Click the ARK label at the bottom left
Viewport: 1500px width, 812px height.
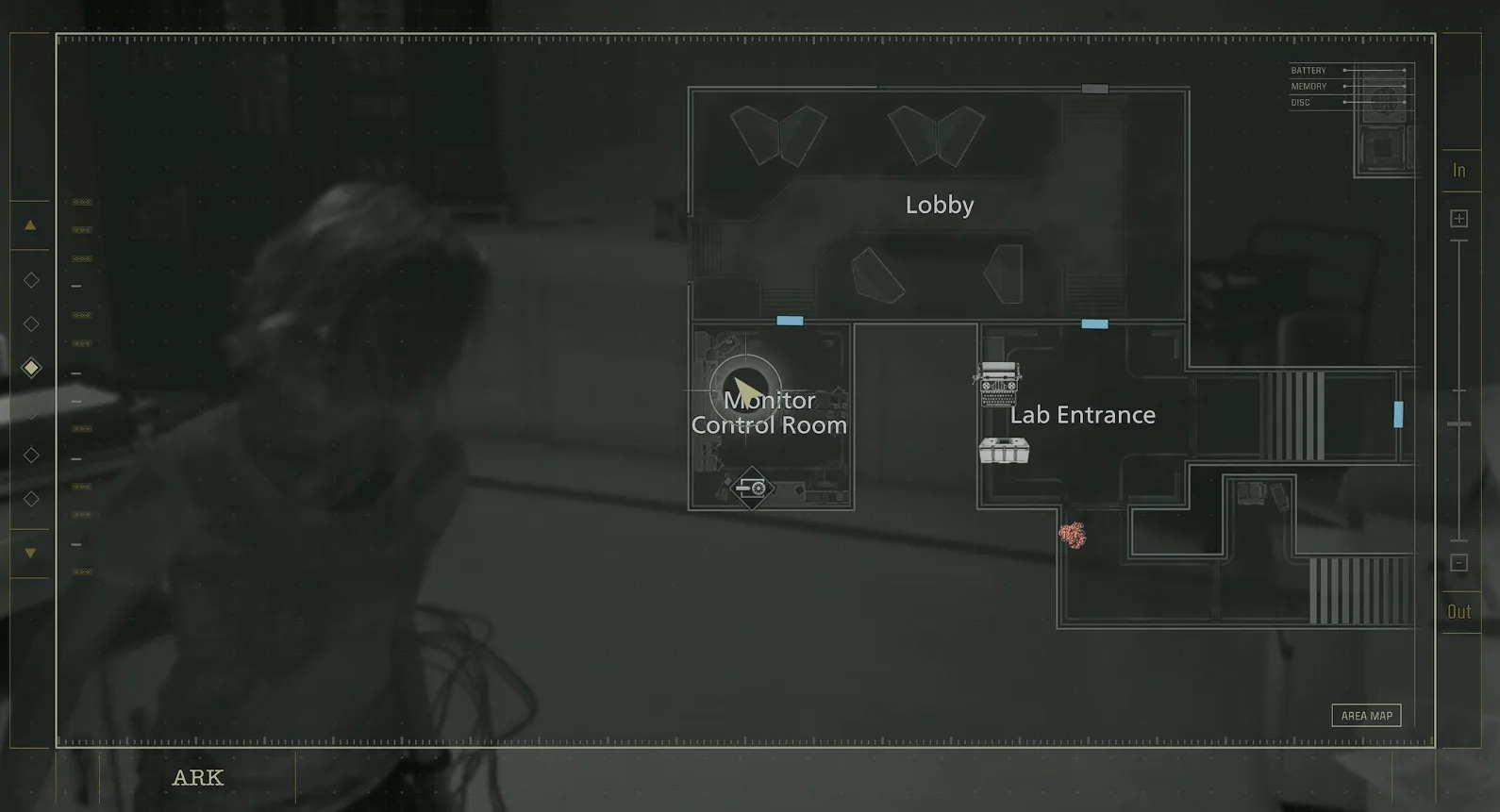point(197,778)
